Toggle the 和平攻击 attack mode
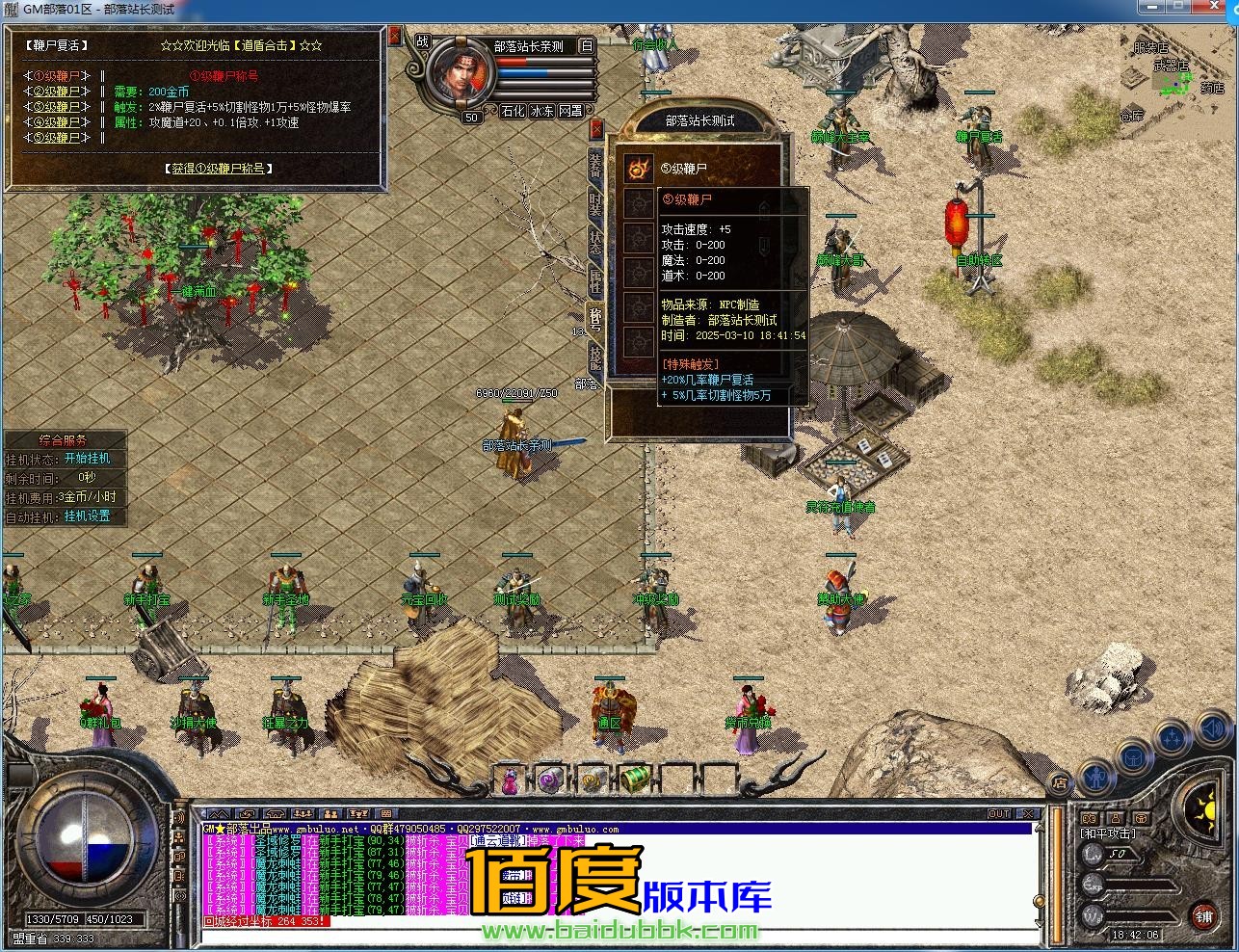 pos(1109,833)
